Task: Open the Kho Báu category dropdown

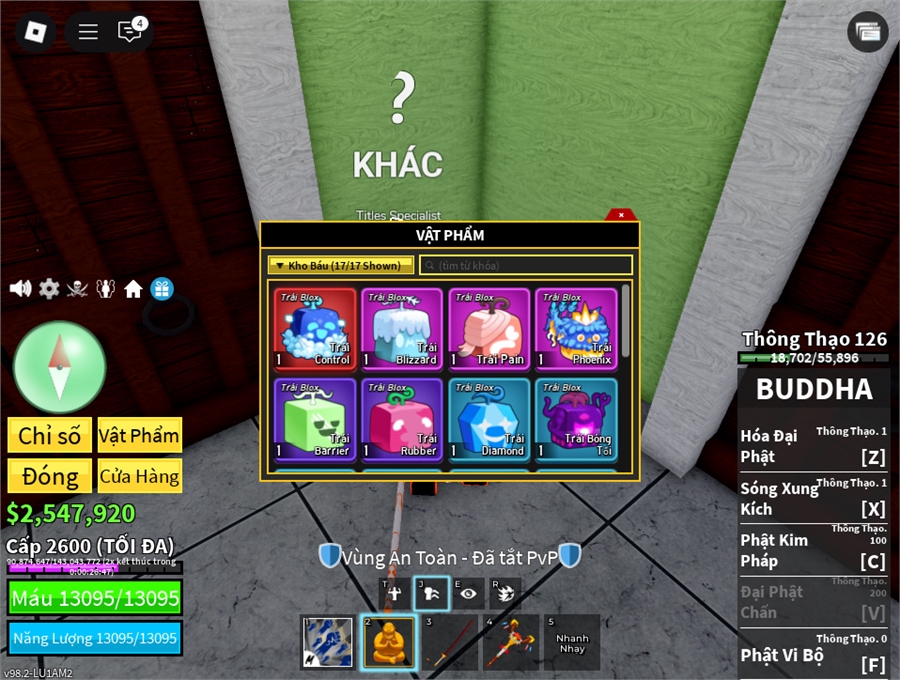Action: [340, 265]
